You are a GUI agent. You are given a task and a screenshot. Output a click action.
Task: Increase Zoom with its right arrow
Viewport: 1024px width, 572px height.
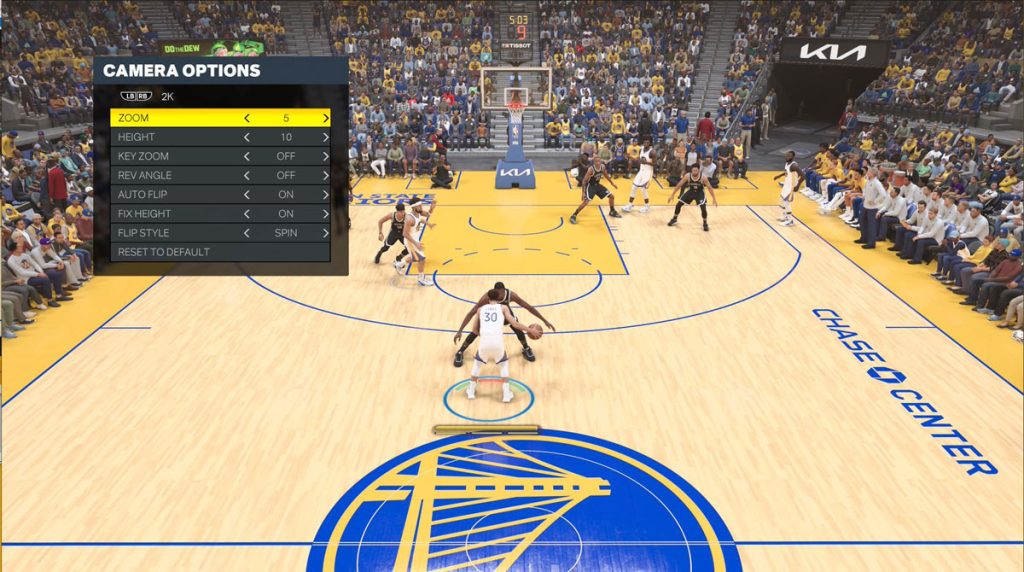pyautogui.click(x=325, y=118)
